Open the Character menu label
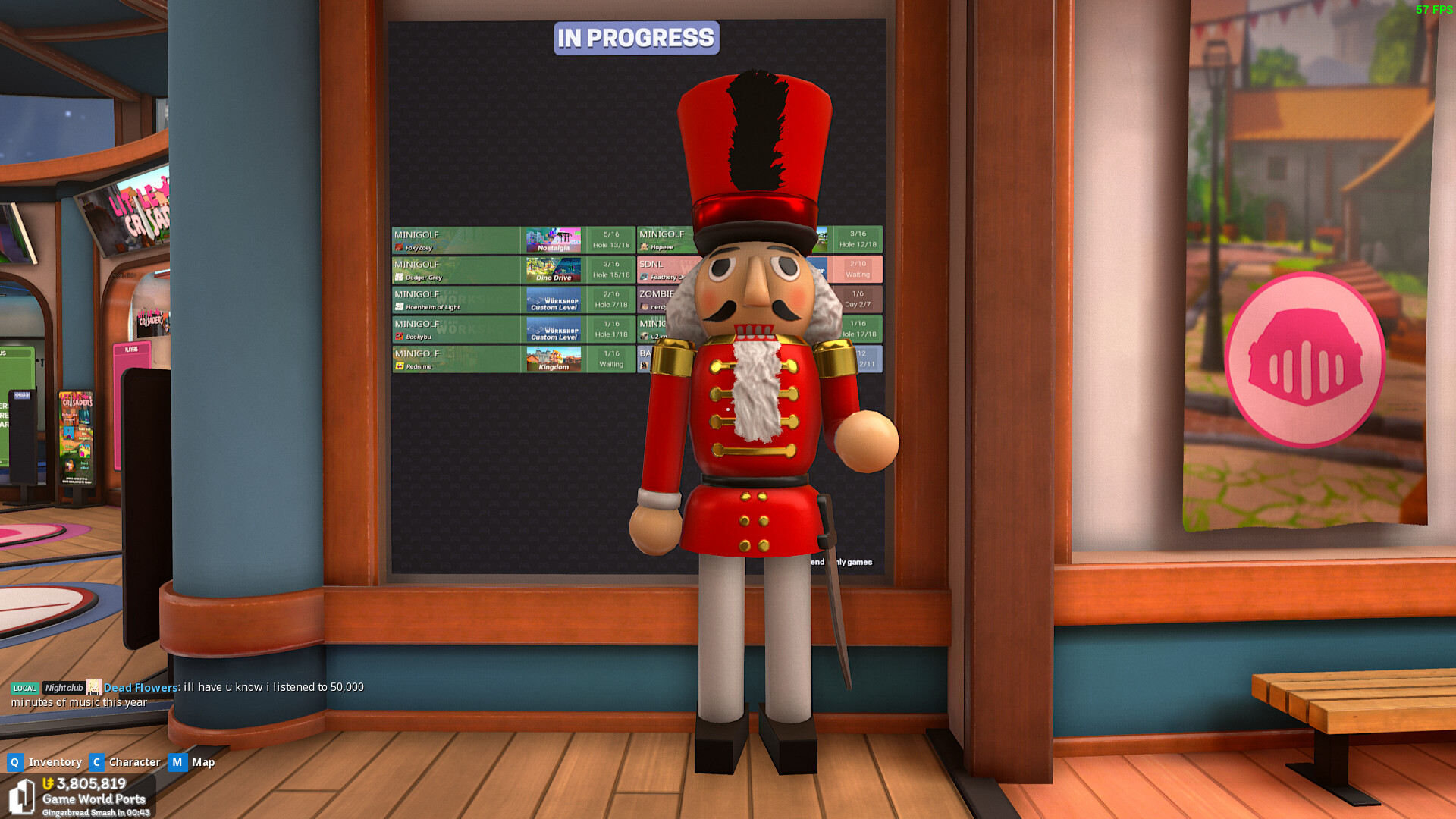The height and width of the screenshot is (819, 1456). pos(134,762)
